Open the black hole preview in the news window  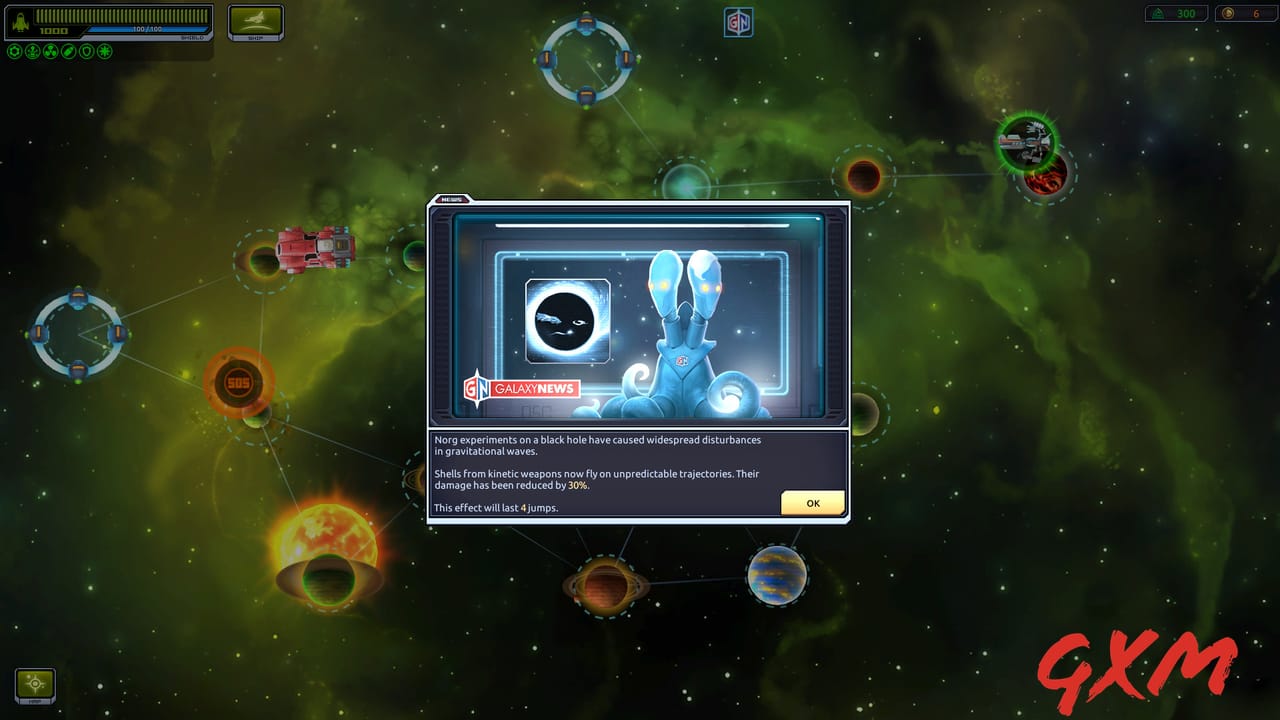coord(567,321)
